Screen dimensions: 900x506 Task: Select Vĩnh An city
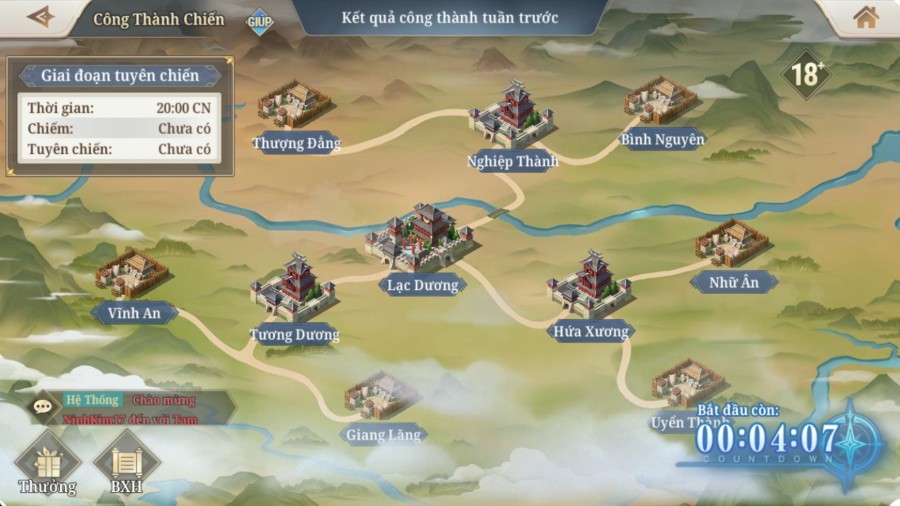click(x=132, y=274)
